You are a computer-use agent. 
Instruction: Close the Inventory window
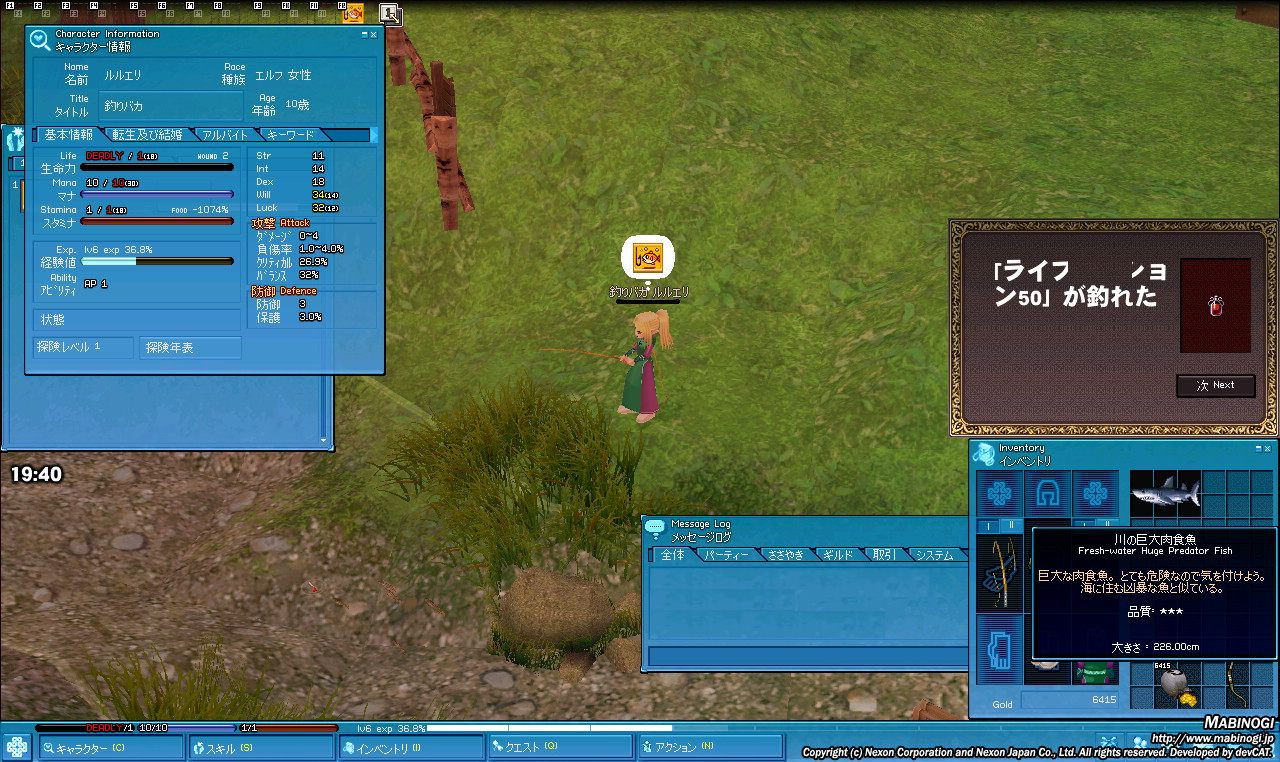click(1268, 448)
